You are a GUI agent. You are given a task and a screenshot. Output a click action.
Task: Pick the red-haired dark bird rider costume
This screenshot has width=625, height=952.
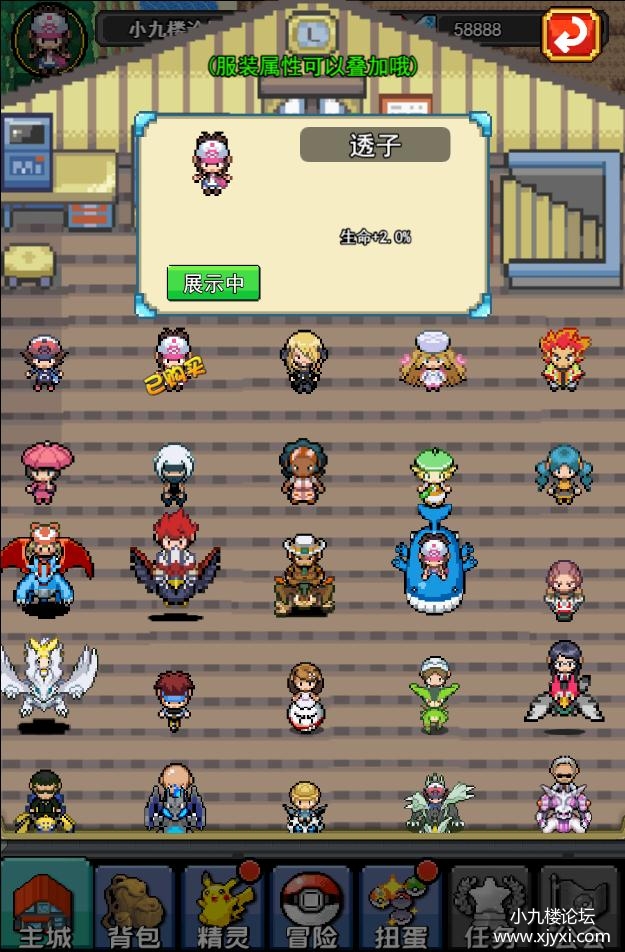coord(174,562)
